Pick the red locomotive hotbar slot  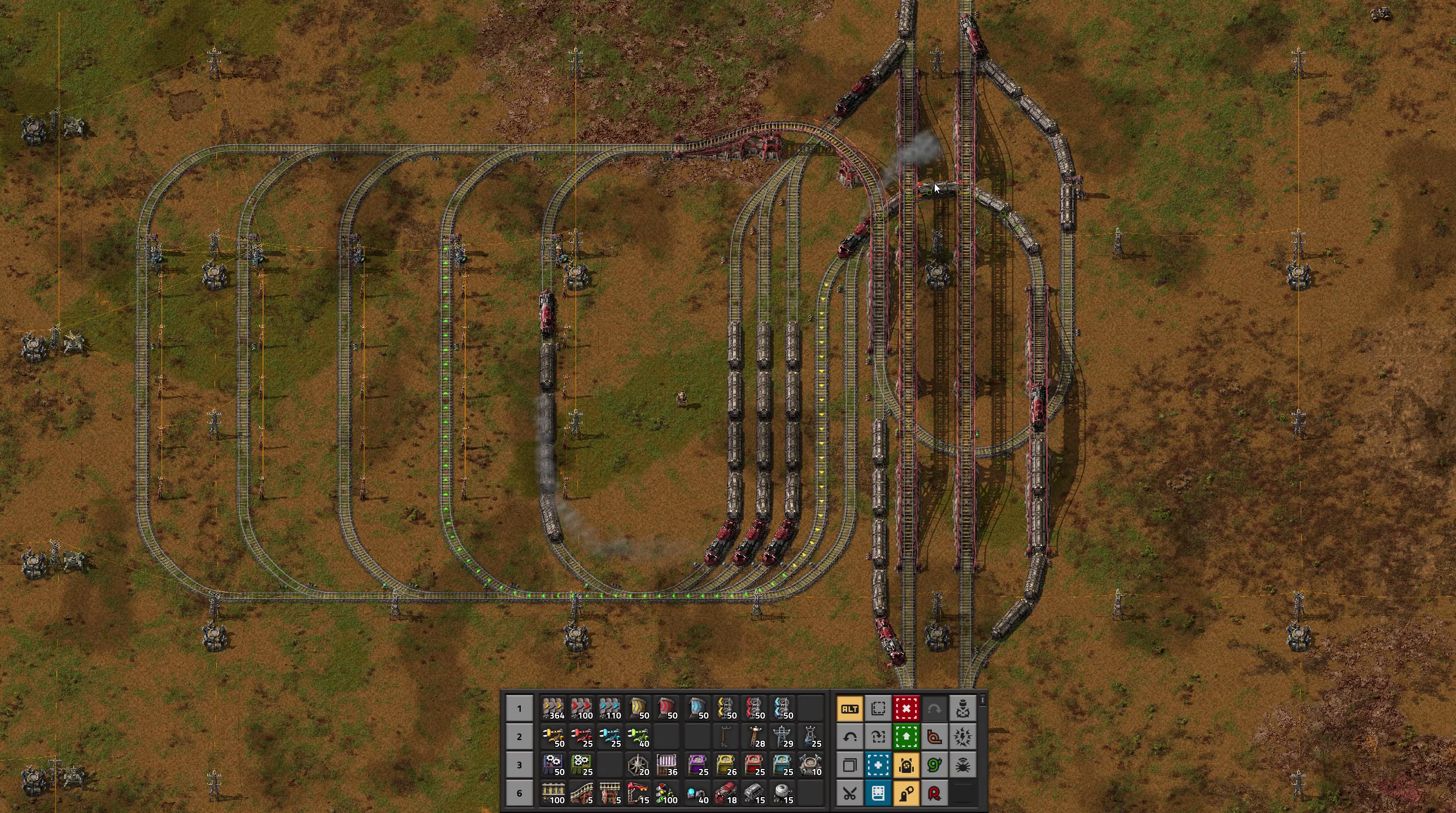726,793
